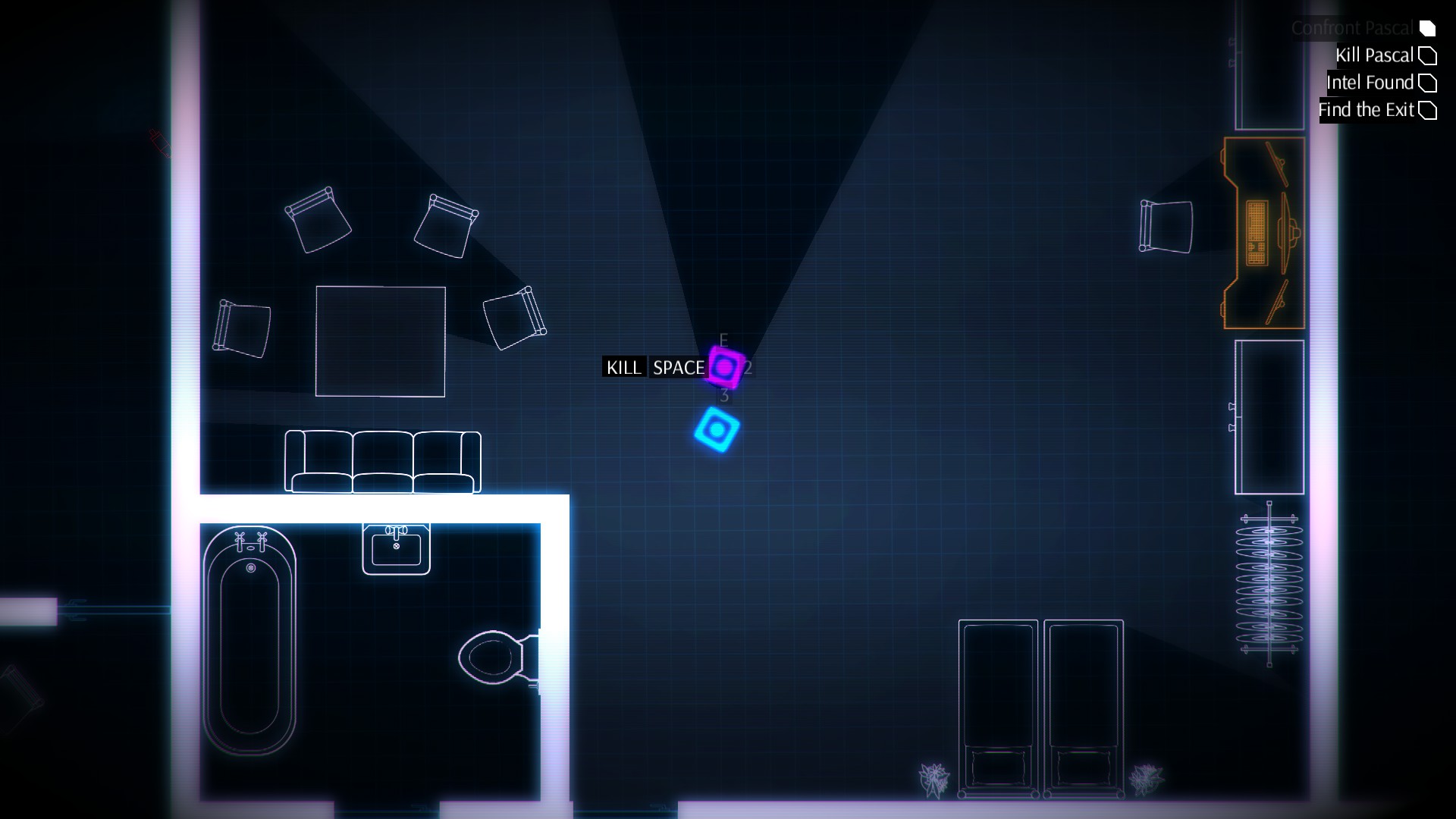This screenshot has height=819, width=1456.
Task: Select the bathroom sink icon
Action: pyautogui.click(x=396, y=546)
